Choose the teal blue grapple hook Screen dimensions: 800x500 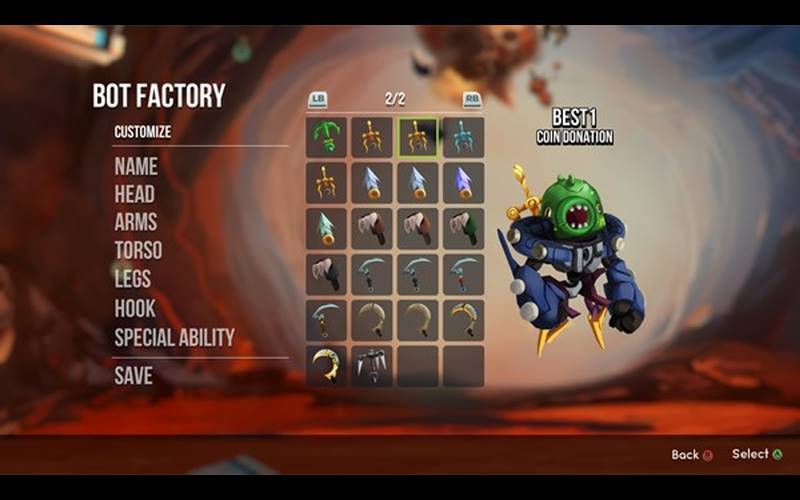(x=463, y=137)
